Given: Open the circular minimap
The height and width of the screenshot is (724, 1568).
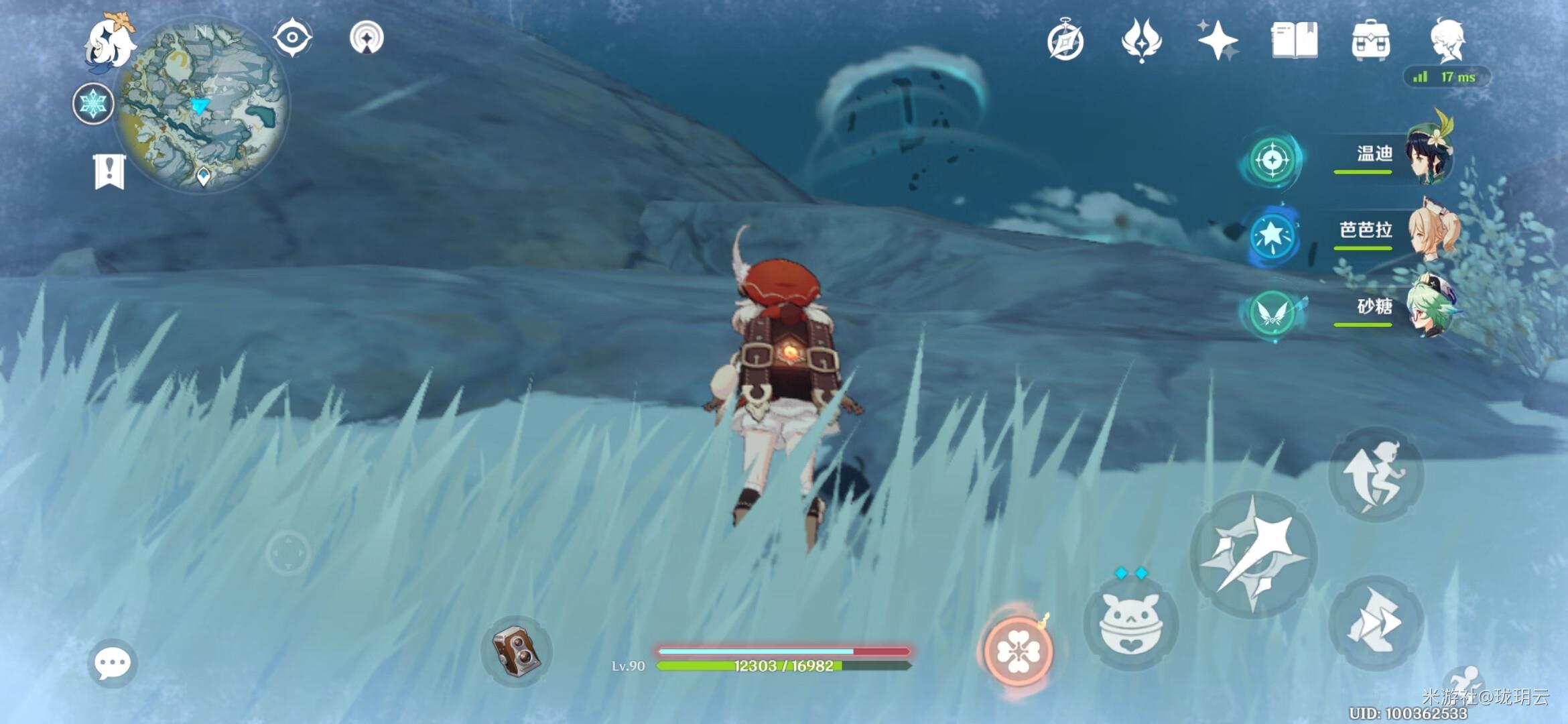Looking at the screenshot, I should coord(202,107).
